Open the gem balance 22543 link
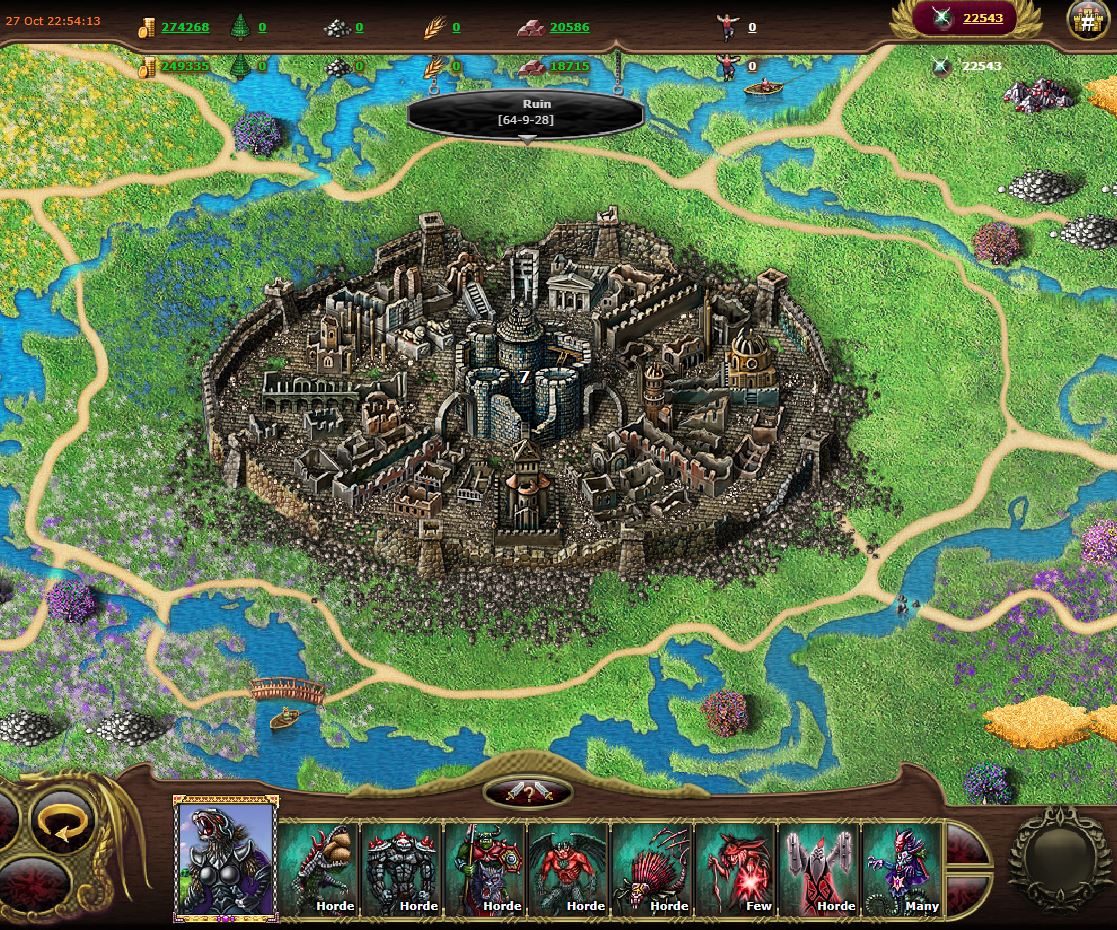The width and height of the screenshot is (1117, 930). tap(983, 18)
